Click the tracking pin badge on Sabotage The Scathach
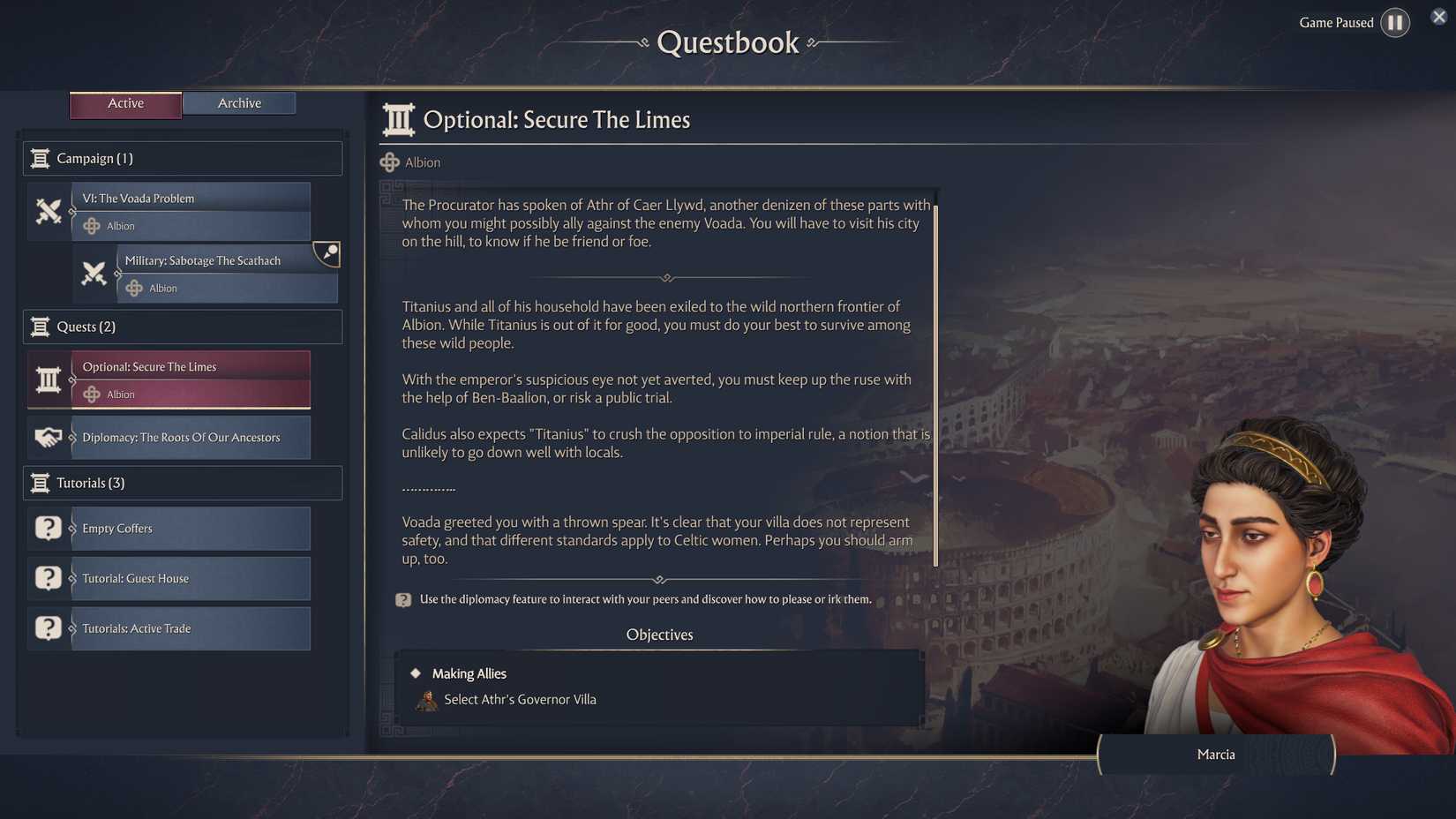 (x=326, y=254)
